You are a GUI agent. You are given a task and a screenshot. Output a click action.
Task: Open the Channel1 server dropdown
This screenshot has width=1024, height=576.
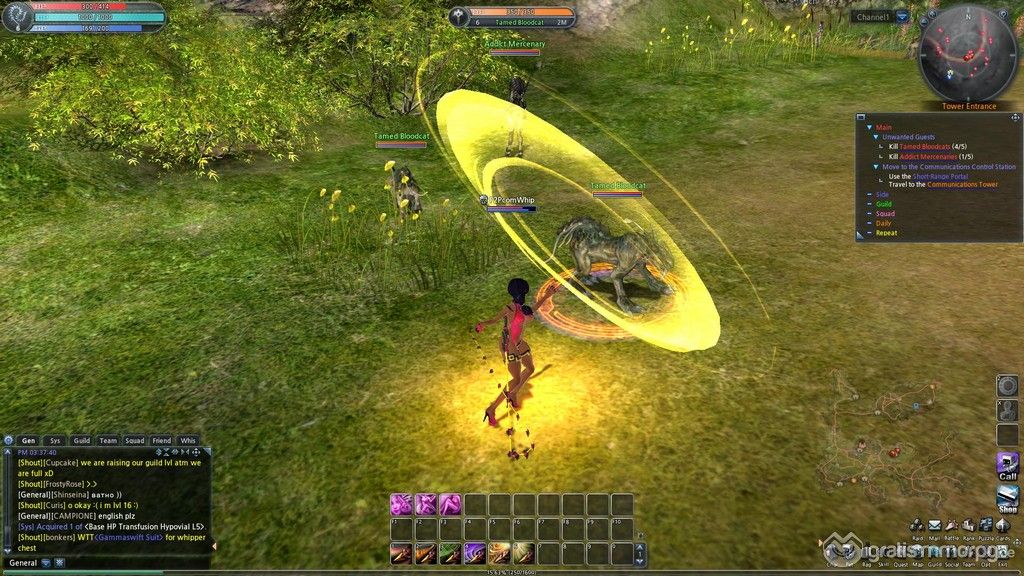[x=902, y=17]
